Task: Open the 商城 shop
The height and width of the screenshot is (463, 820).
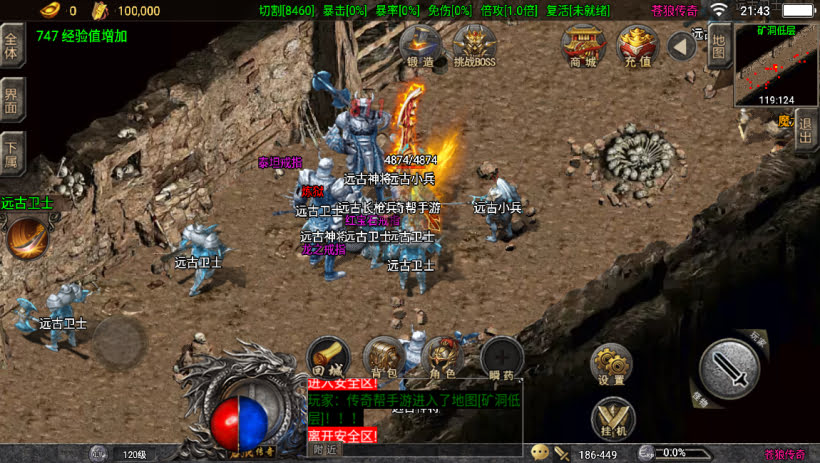Action: pyautogui.click(x=582, y=46)
